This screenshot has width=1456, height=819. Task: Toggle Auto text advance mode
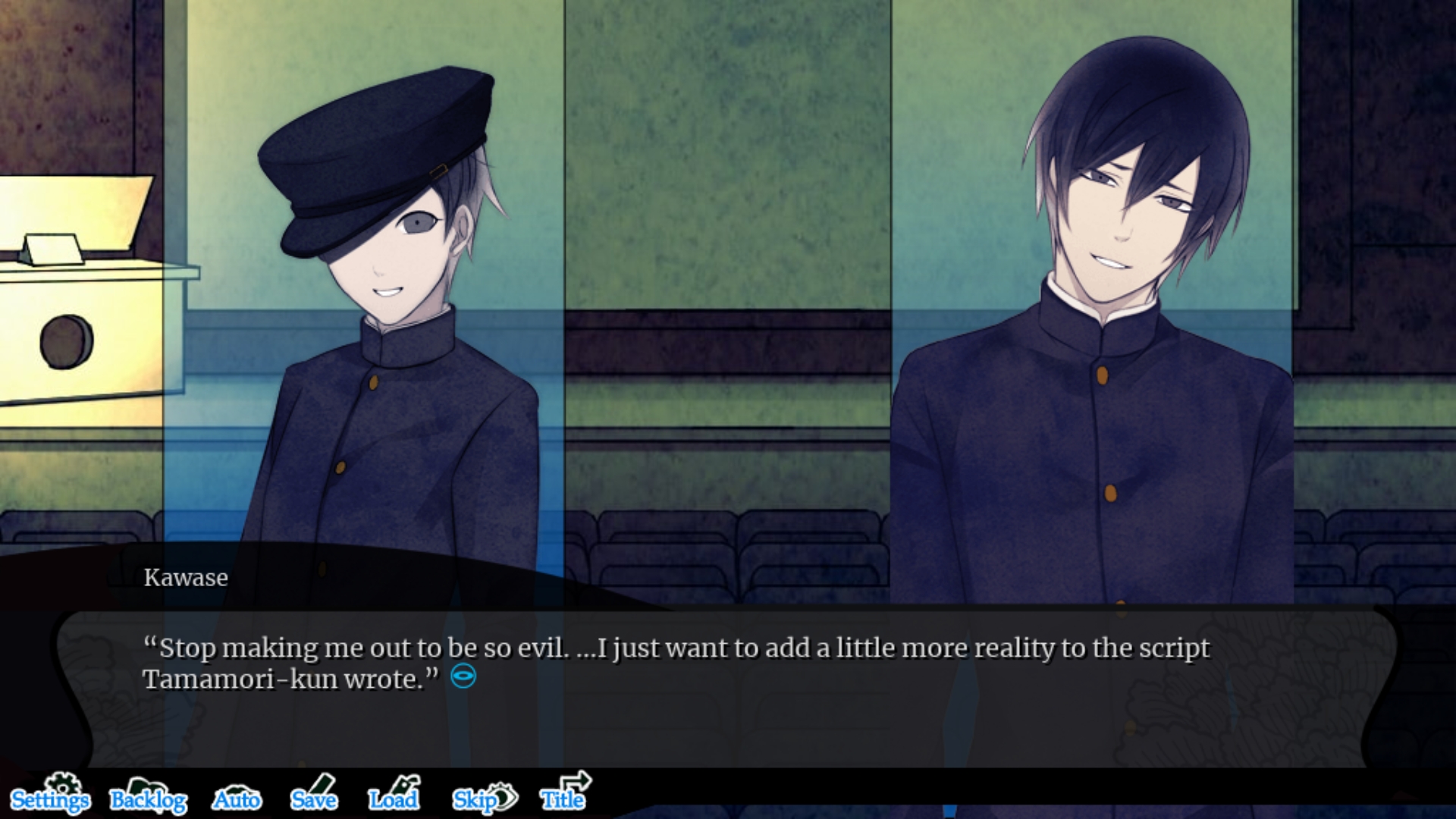[237, 799]
